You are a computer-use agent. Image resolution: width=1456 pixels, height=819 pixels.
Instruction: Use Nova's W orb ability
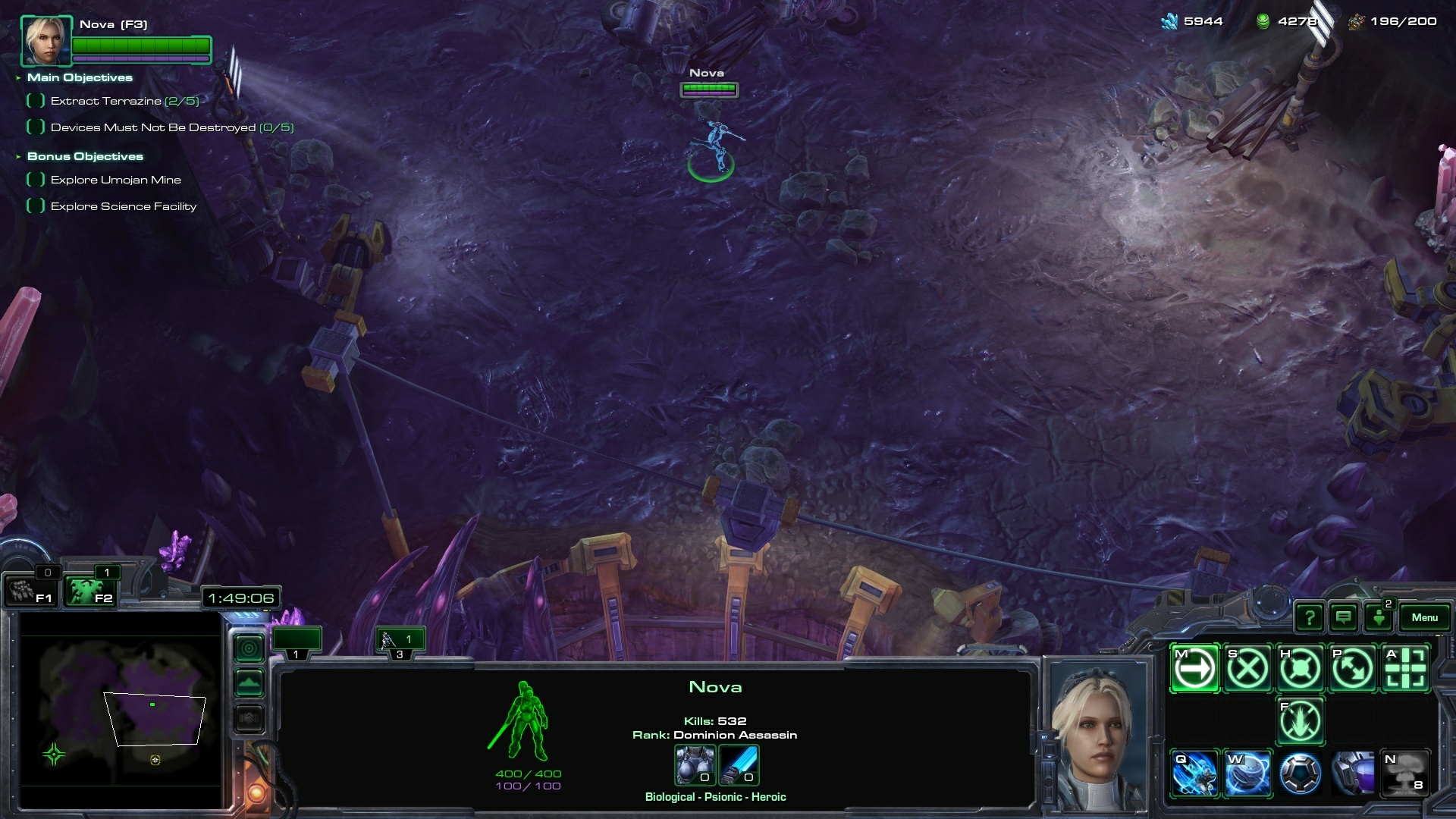tap(1247, 773)
